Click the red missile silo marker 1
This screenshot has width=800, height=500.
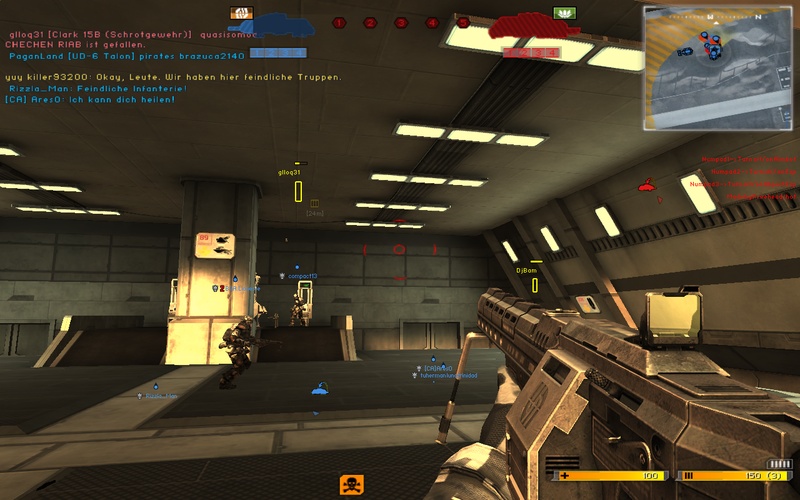click(339, 22)
